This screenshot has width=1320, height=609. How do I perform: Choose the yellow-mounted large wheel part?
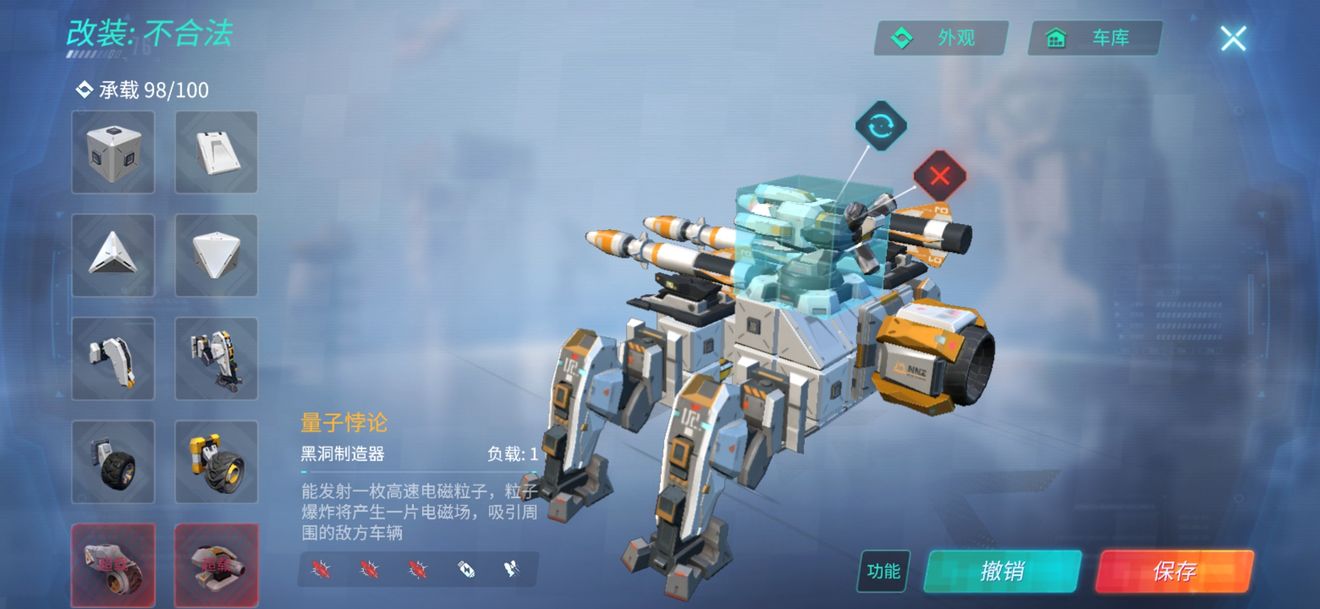216,461
